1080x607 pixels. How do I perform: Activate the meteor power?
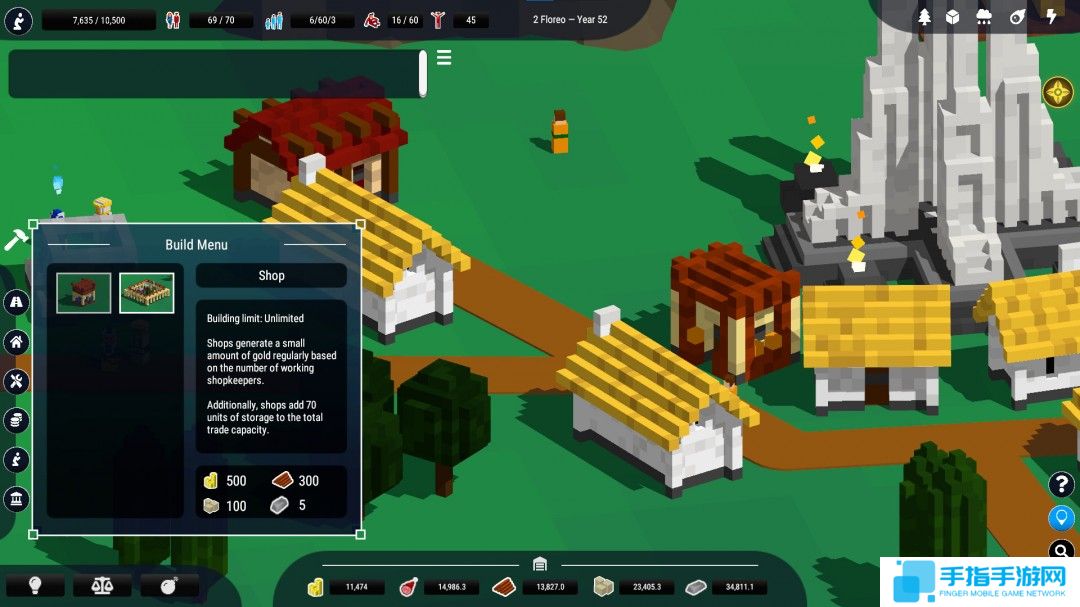1017,17
